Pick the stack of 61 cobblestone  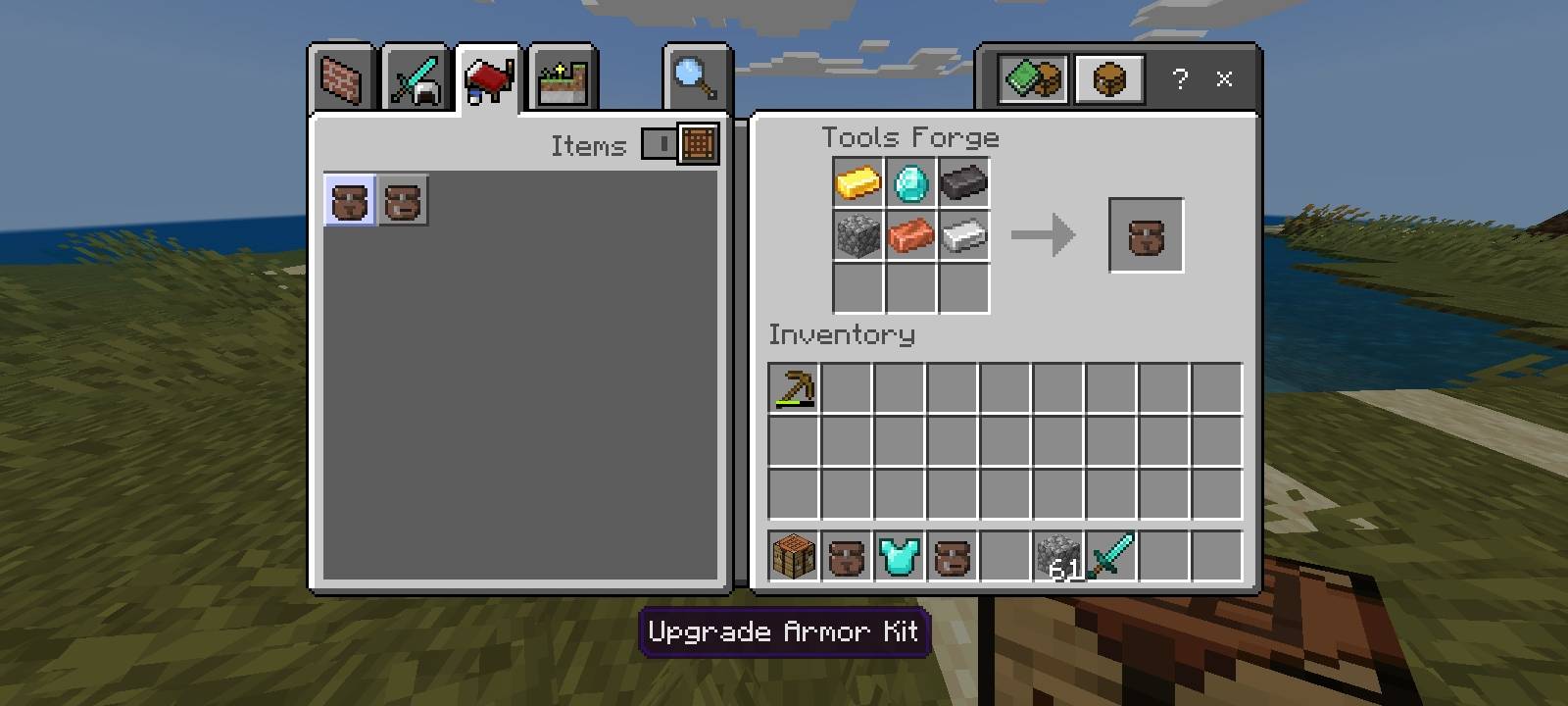click(1058, 557)
